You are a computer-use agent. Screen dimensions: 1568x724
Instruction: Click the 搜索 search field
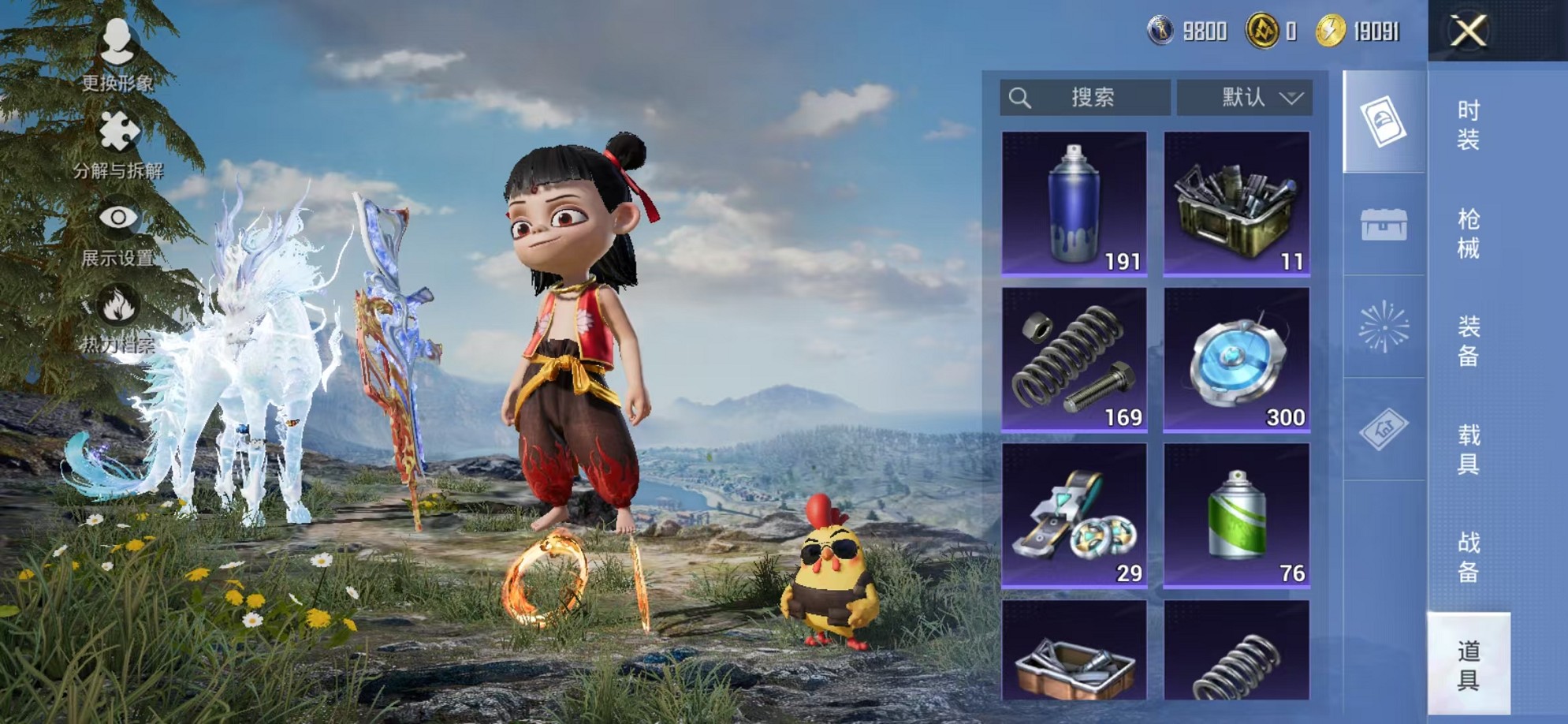[x=1085, y=98]
